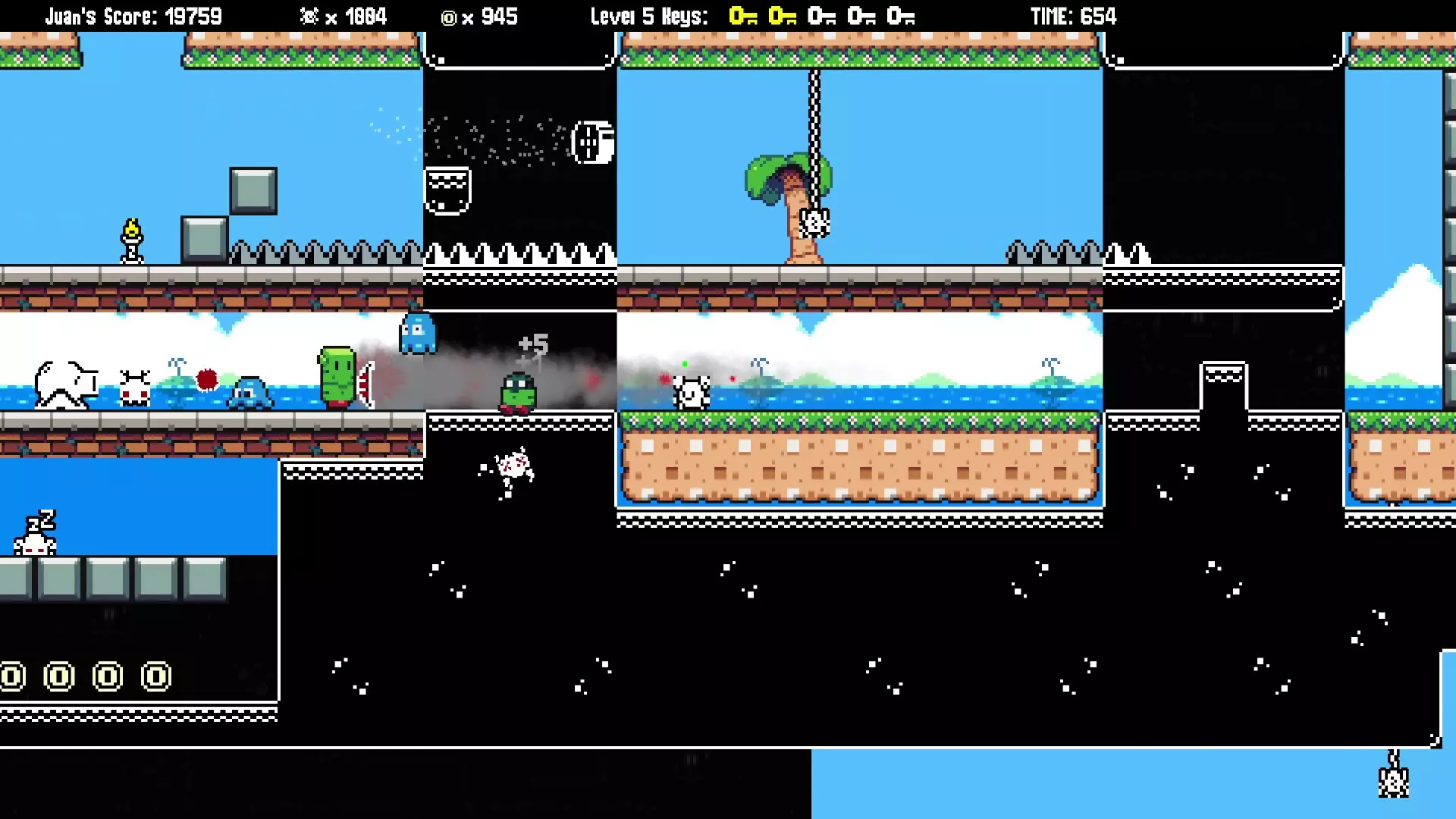The width and height of the screenshot is (1456, 819).
Task: Click the TIME: 654 display
Action: pos(1073,16)
